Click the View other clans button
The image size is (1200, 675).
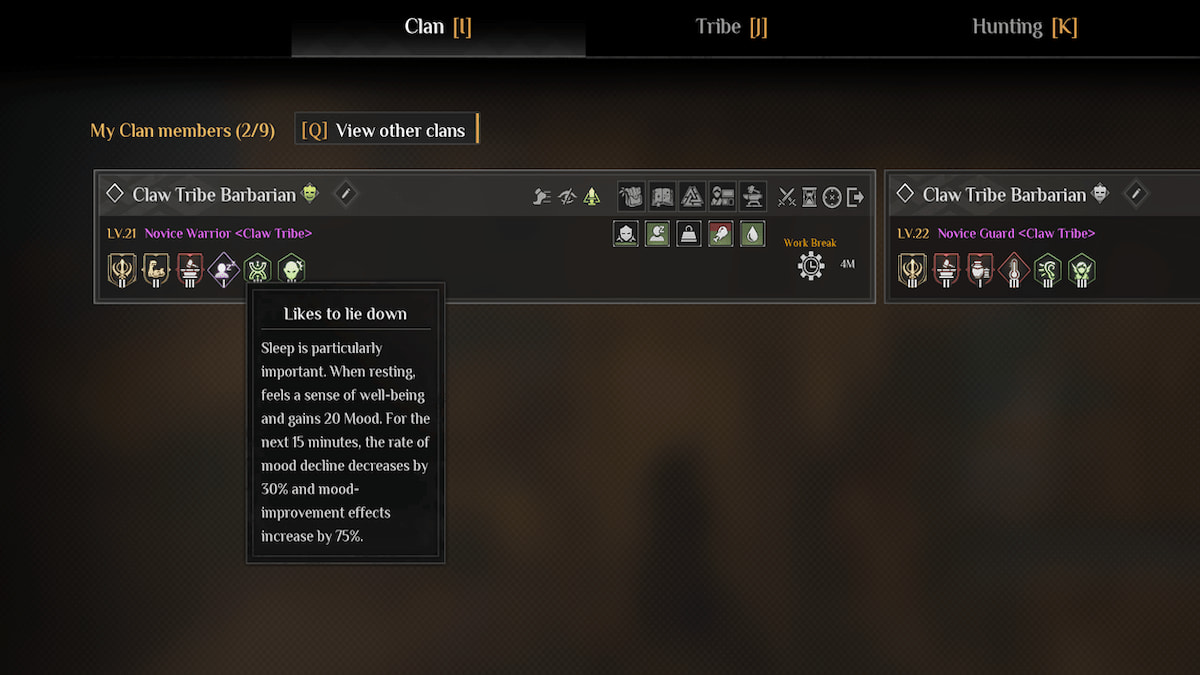[x=386, y=130]
